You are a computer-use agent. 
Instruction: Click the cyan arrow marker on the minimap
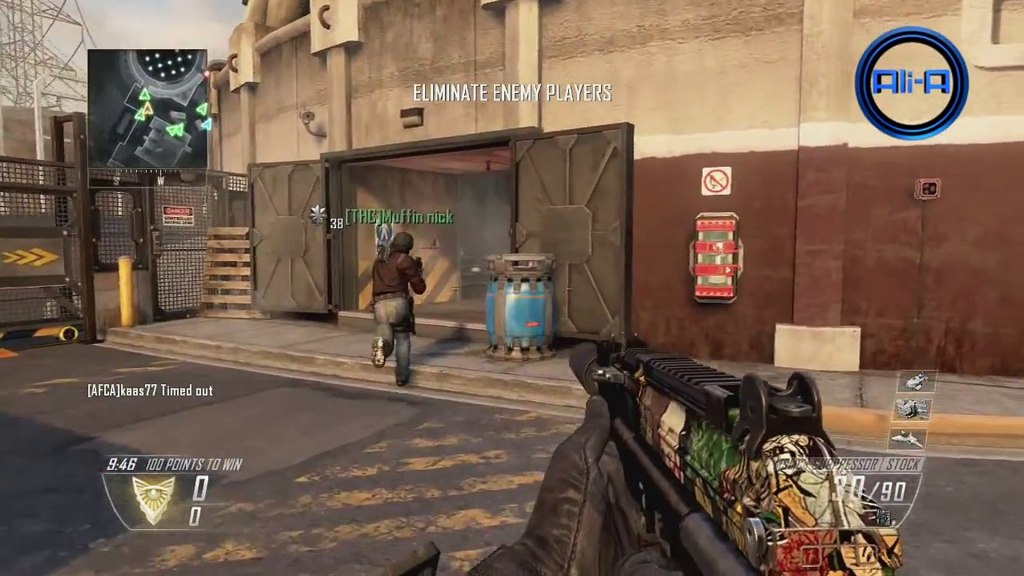point(206,124)
